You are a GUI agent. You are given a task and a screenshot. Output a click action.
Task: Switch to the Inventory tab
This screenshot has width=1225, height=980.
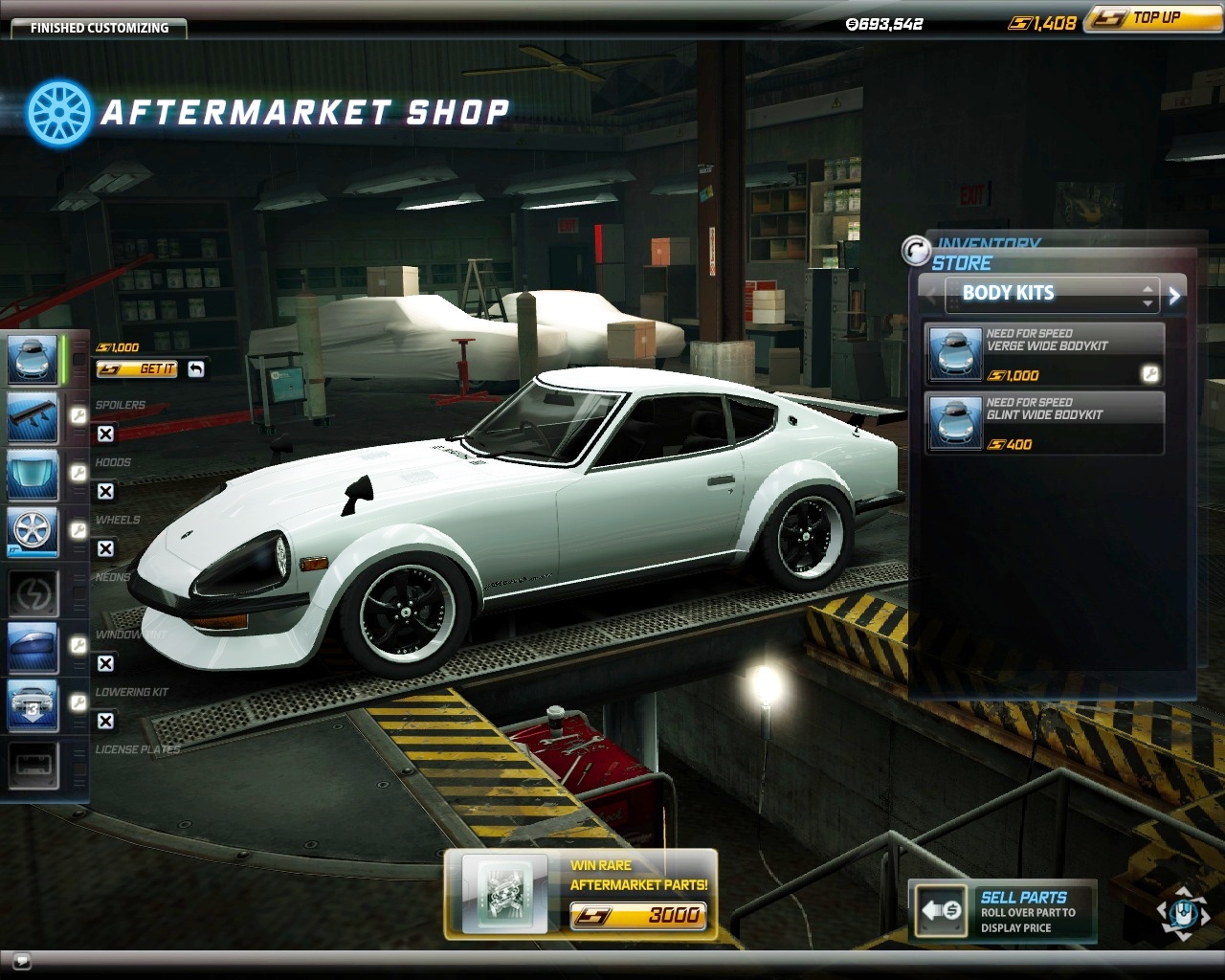(988, 244)
